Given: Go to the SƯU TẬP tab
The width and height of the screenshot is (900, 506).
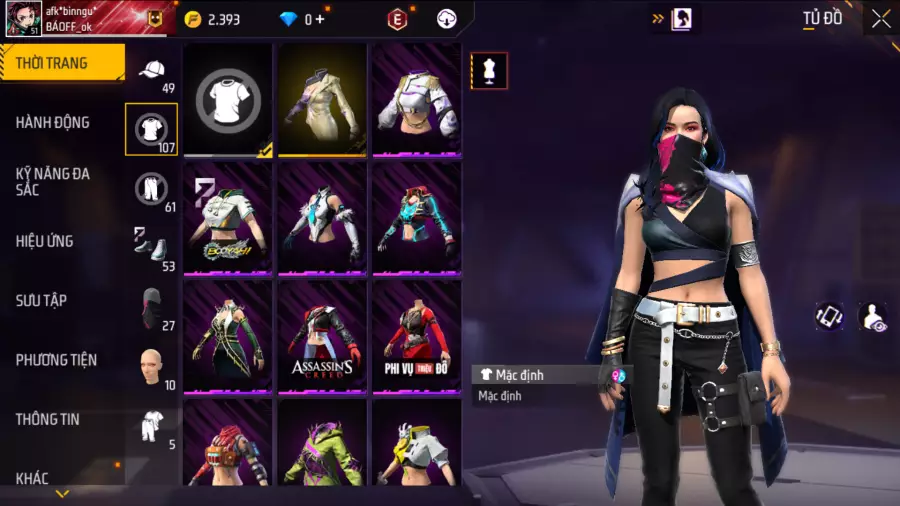Looking at the screenshot, I should point(41,300).
